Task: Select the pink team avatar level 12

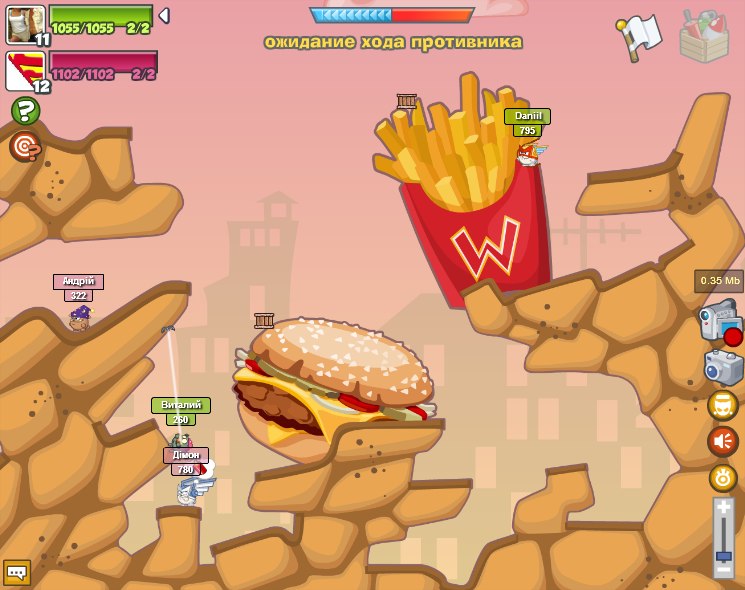Action: click(24, 71)
